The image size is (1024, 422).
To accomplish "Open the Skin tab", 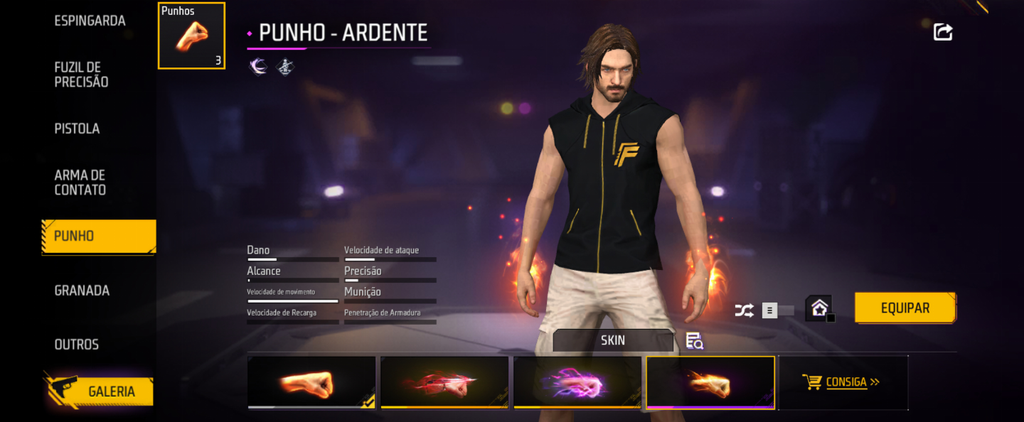I will [613, 340].
